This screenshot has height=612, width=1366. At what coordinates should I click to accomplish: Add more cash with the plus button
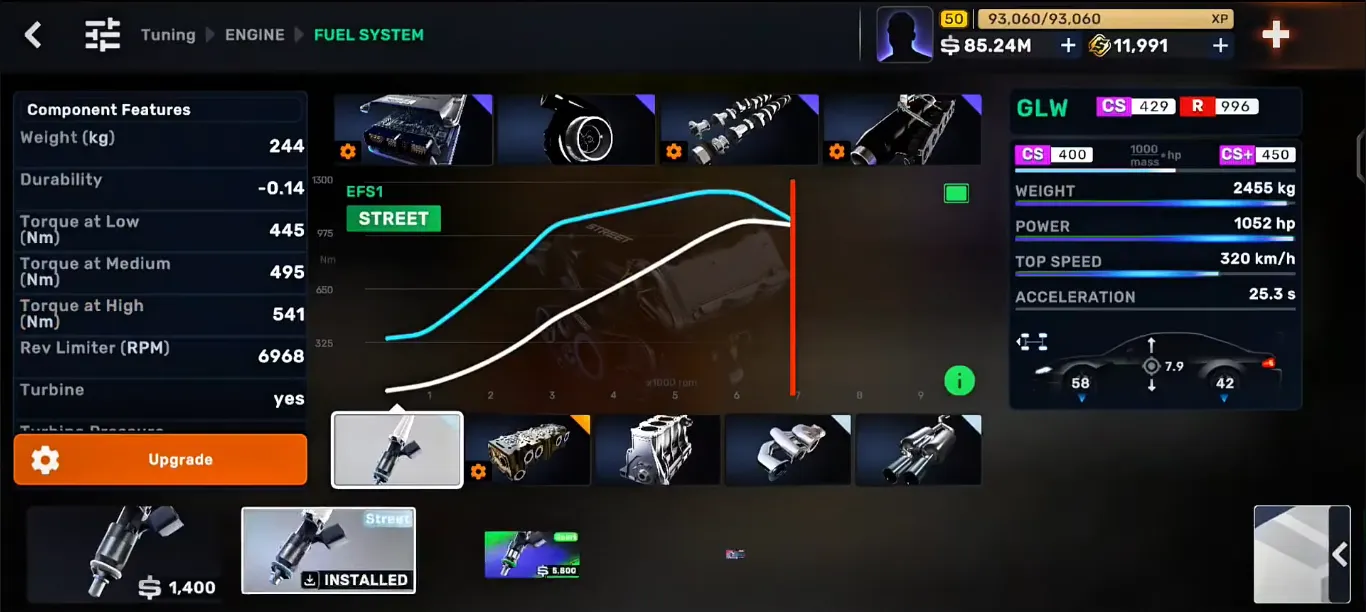pyautogui.click(x=1068, y=45)
